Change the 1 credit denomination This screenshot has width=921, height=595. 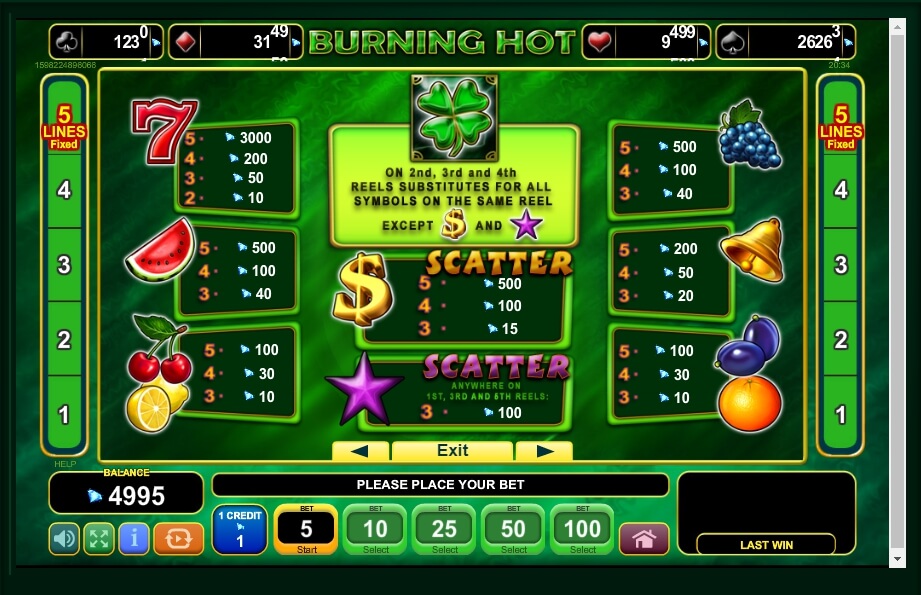coord(240,529)
